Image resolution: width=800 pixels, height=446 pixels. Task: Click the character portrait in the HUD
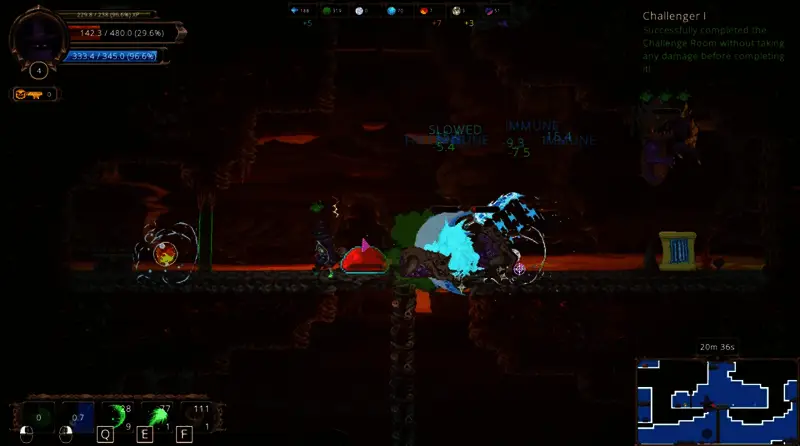coord(38,38)
